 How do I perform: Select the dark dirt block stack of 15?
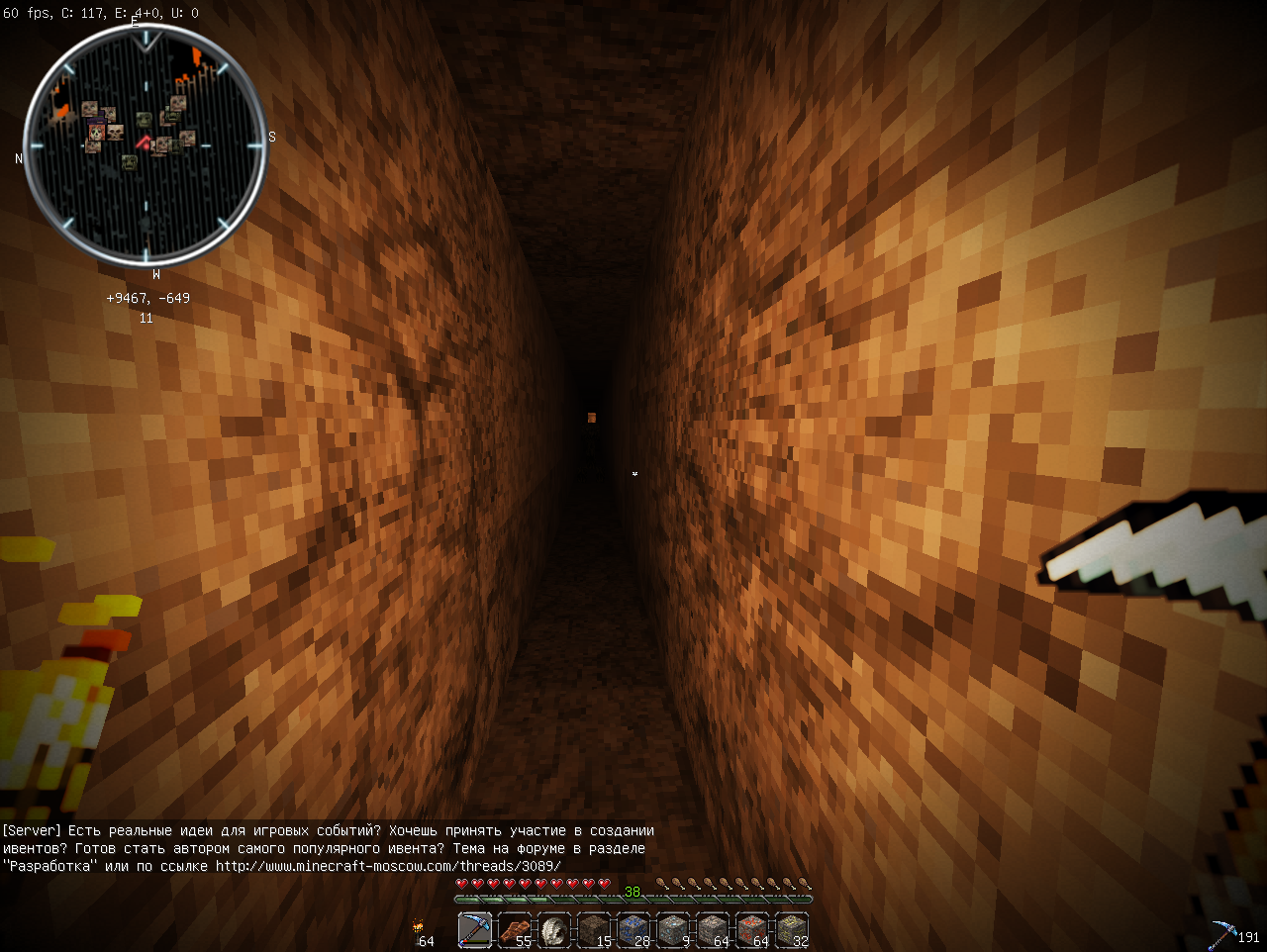(594, 930)
